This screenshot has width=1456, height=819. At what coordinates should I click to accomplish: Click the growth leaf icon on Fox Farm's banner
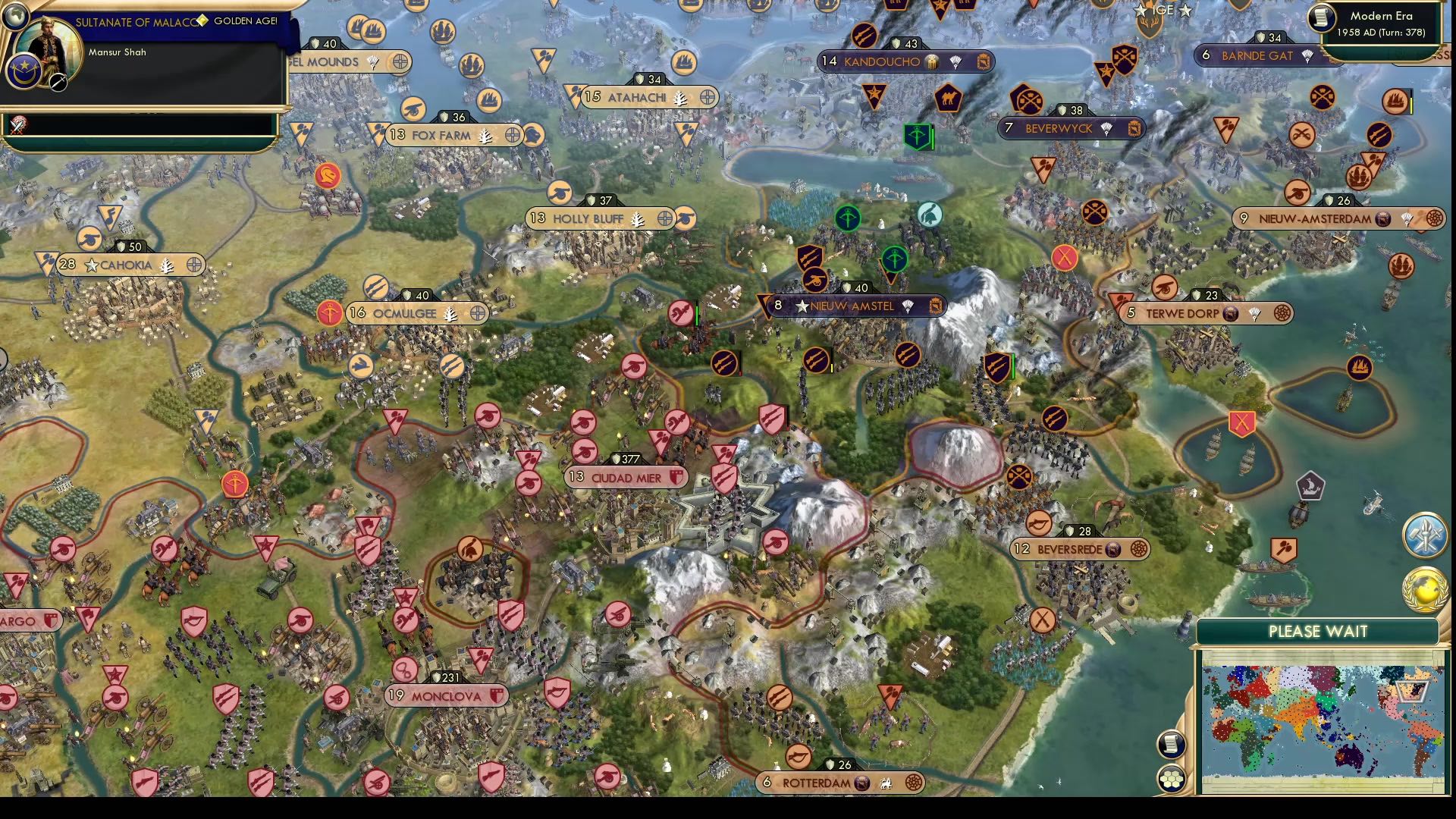486,136
